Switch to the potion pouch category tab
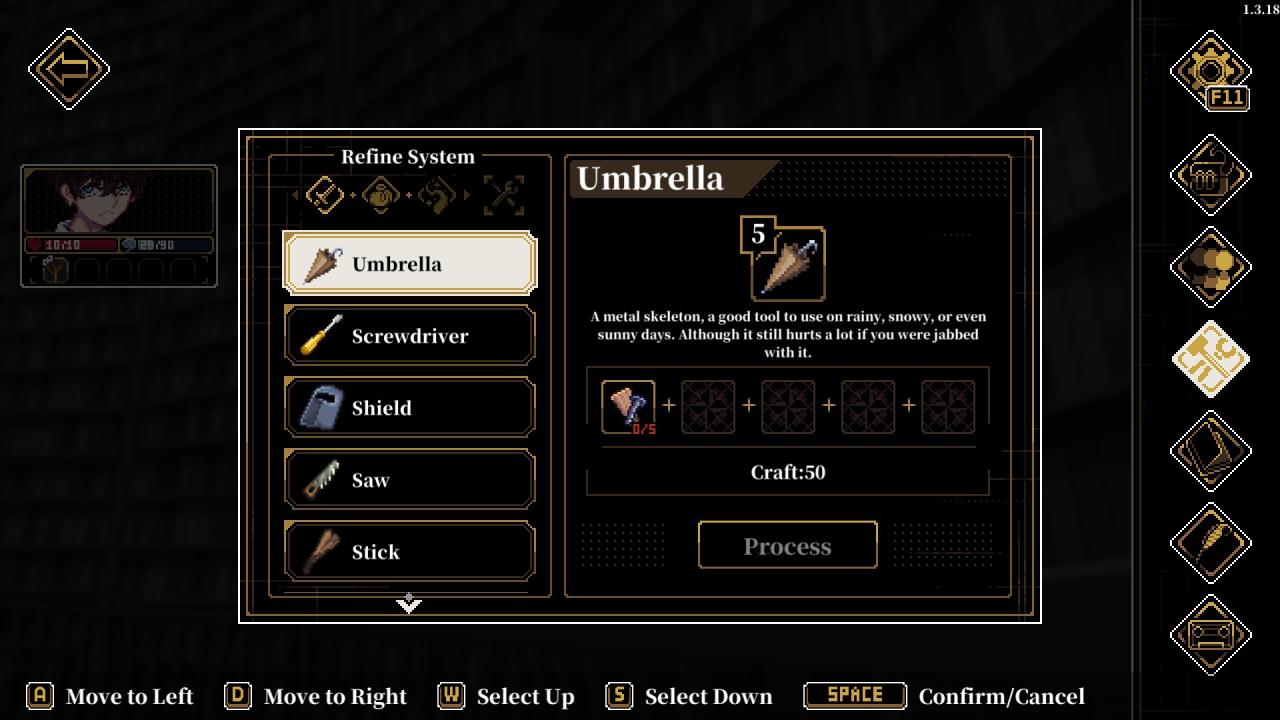Viewport: 1280px width, 720px height. point(381,194)
